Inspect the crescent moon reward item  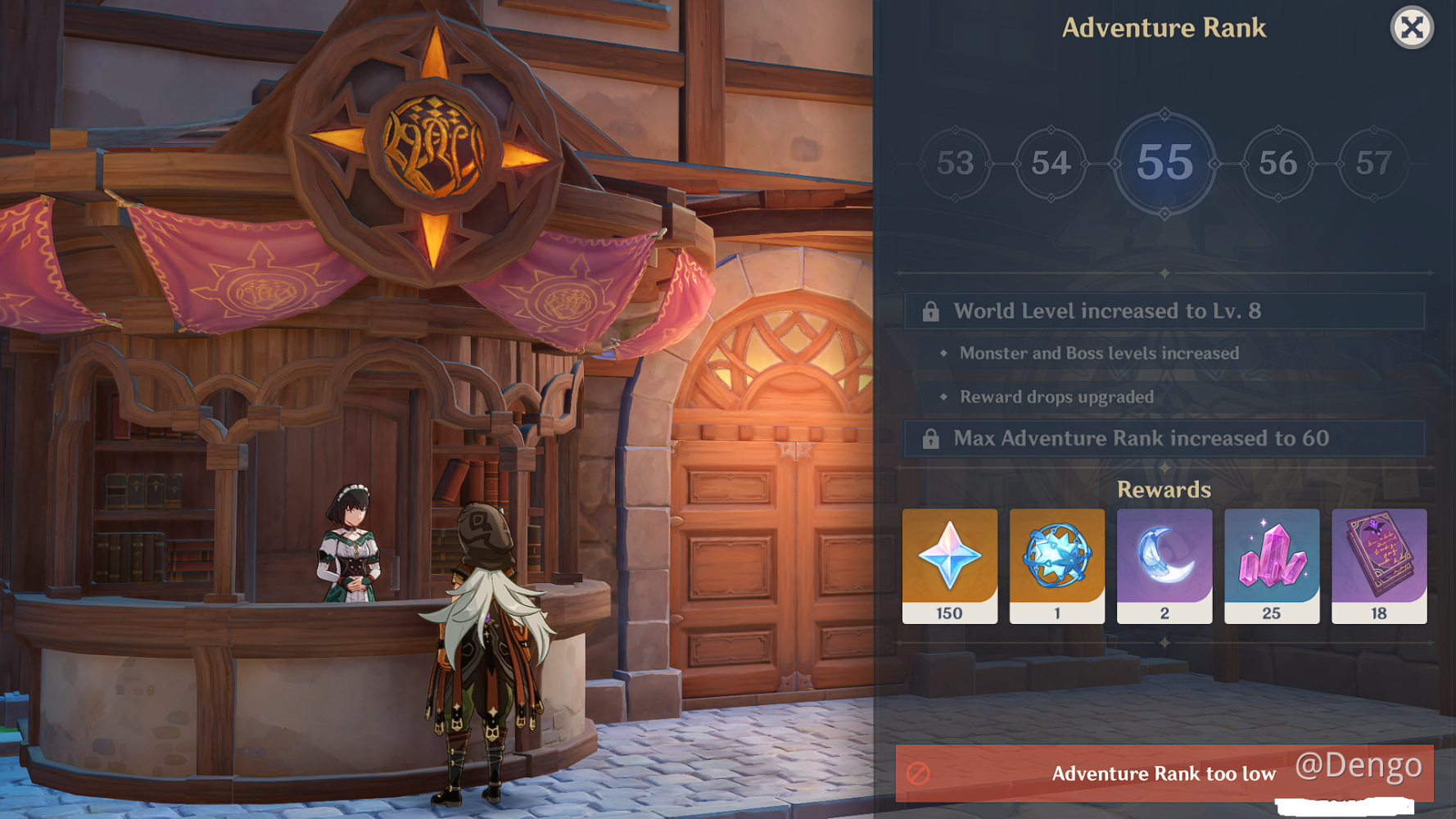click(1164, 565)
